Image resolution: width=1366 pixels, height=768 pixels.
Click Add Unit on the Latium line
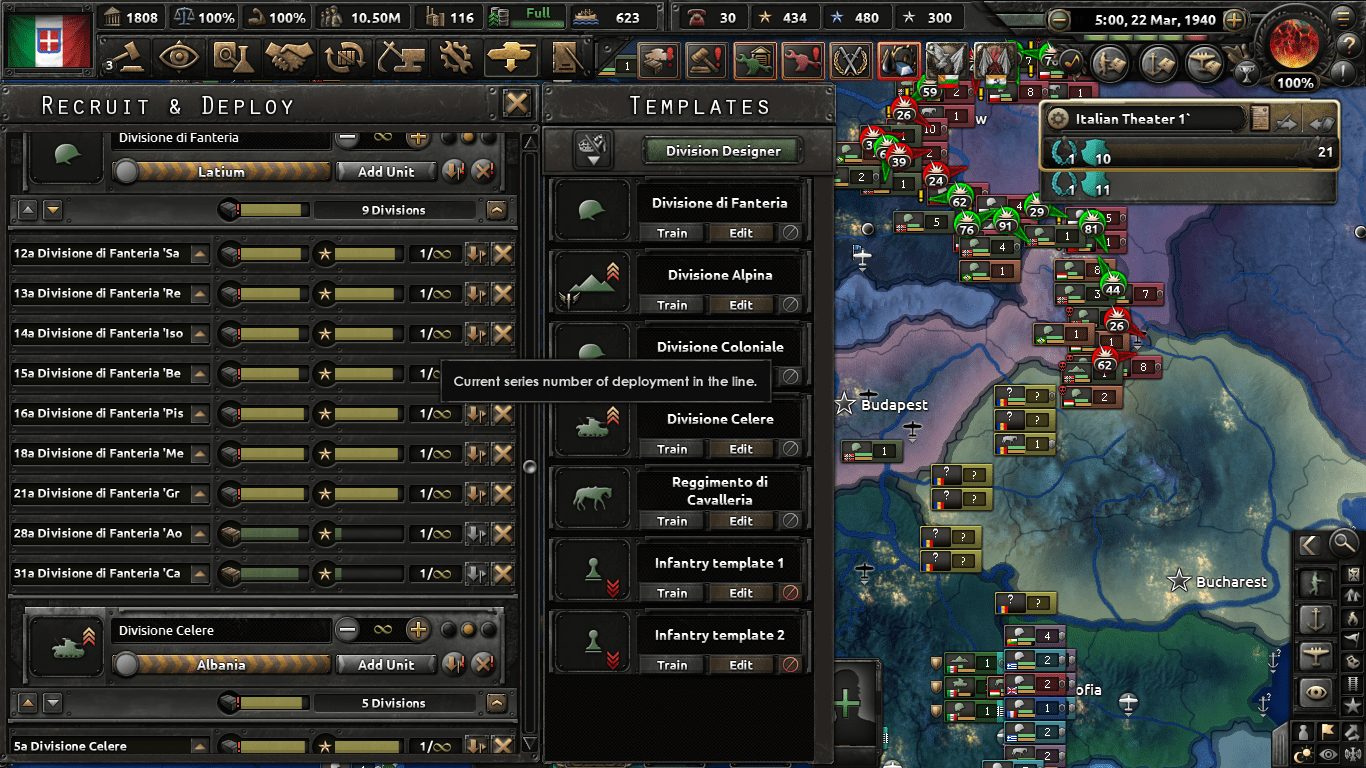pyautogui.click(x=386, y=172)
